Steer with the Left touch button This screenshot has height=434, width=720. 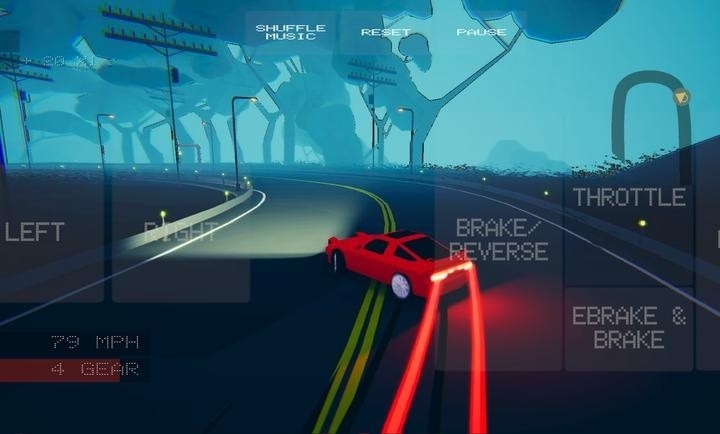[x=40, y=232]
